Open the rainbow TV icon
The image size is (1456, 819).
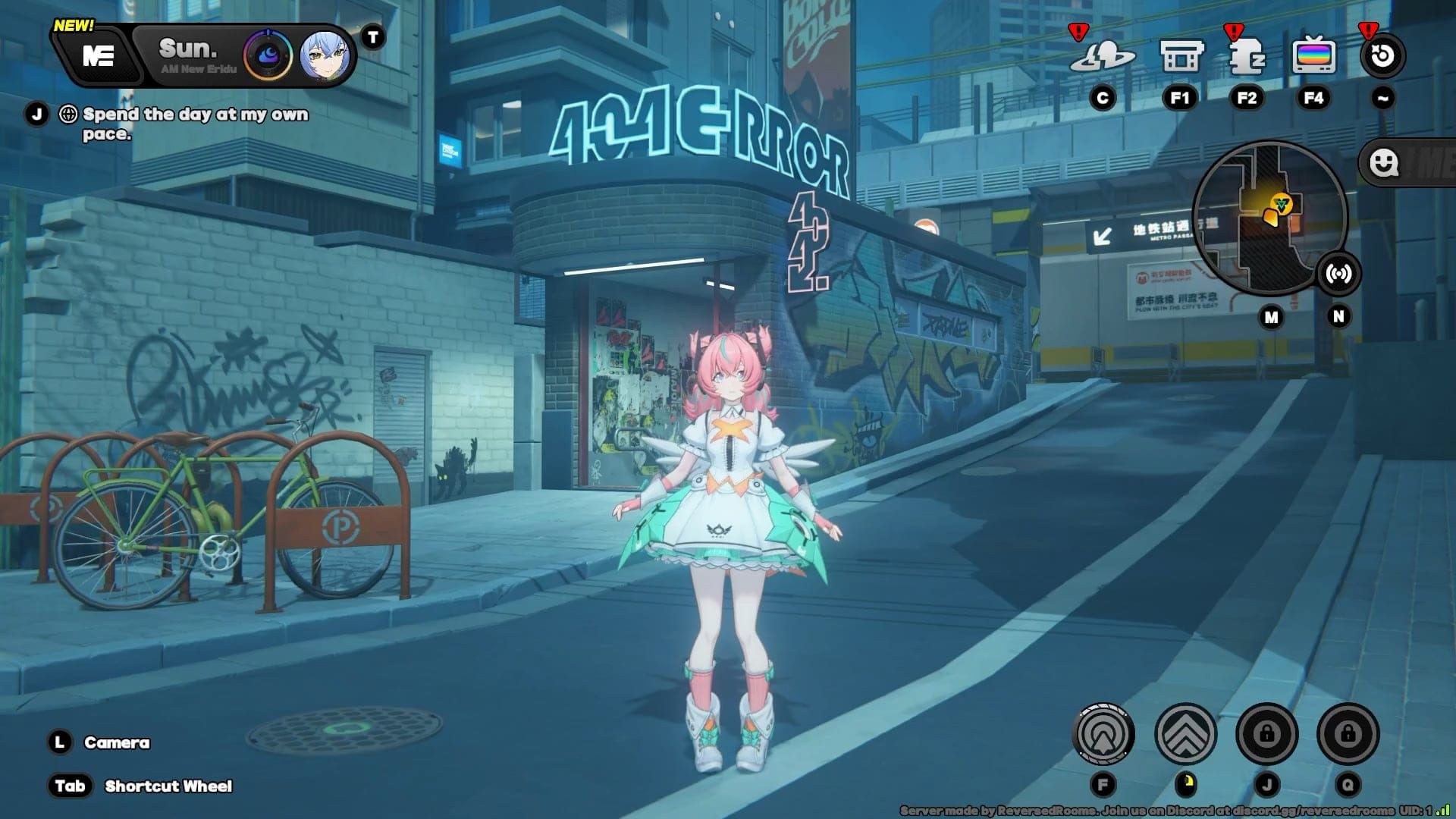1313,56
